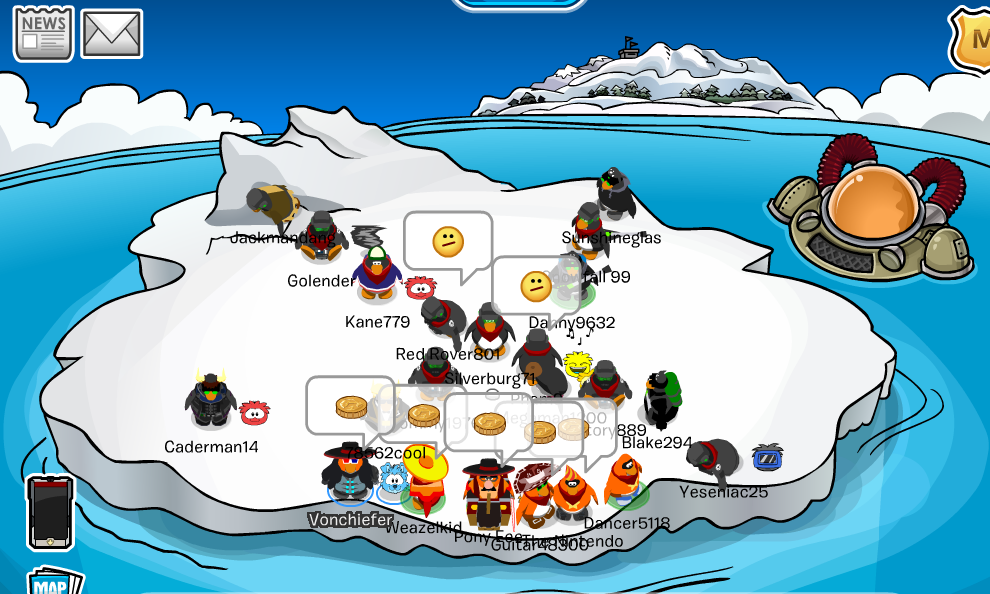This screenshot has height=594, width=990.
Task: Open the Club Penguin newspaper
Action: (43, 33)
